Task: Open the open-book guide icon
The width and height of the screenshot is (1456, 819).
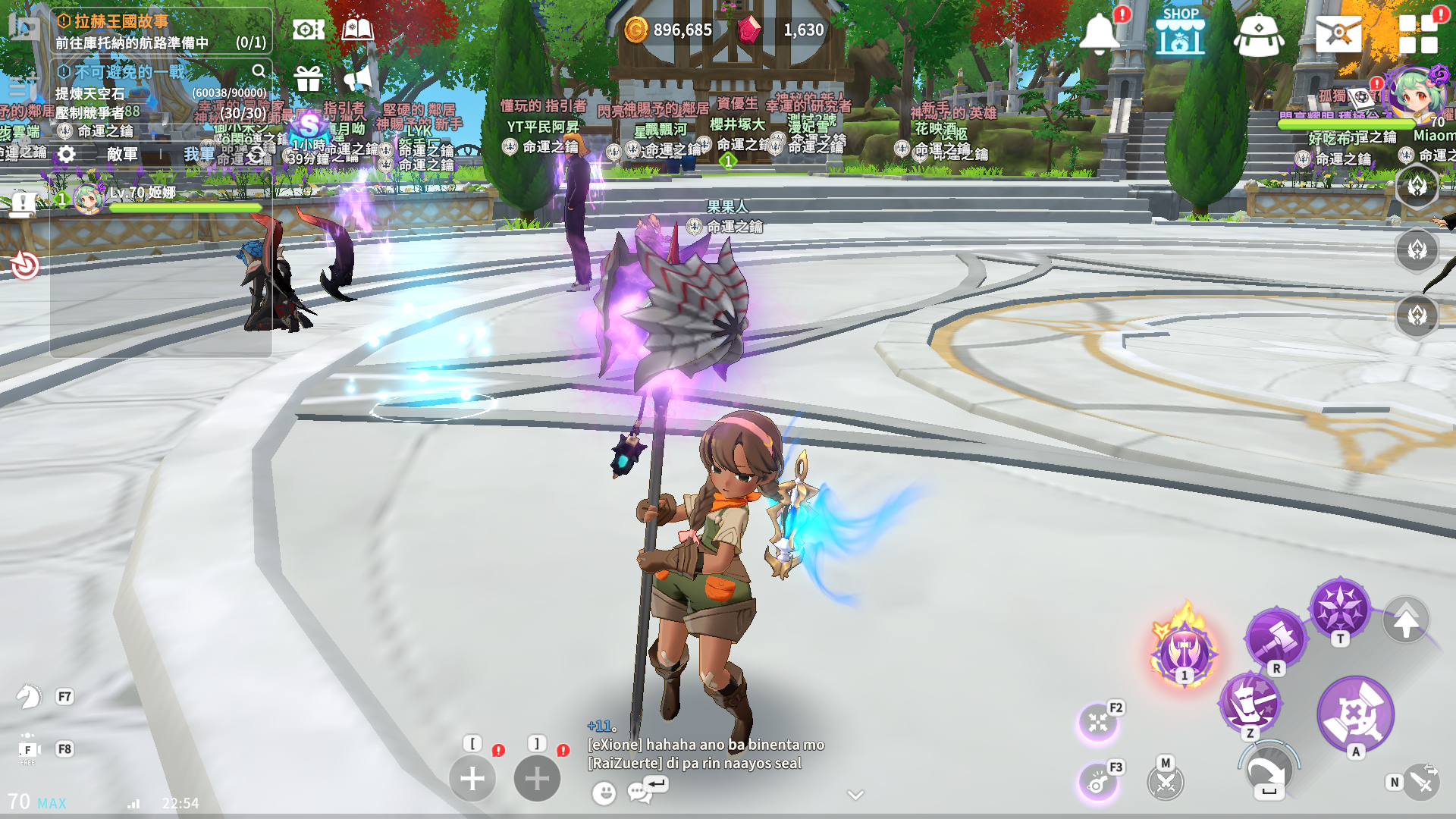Action: click(357, 30)
